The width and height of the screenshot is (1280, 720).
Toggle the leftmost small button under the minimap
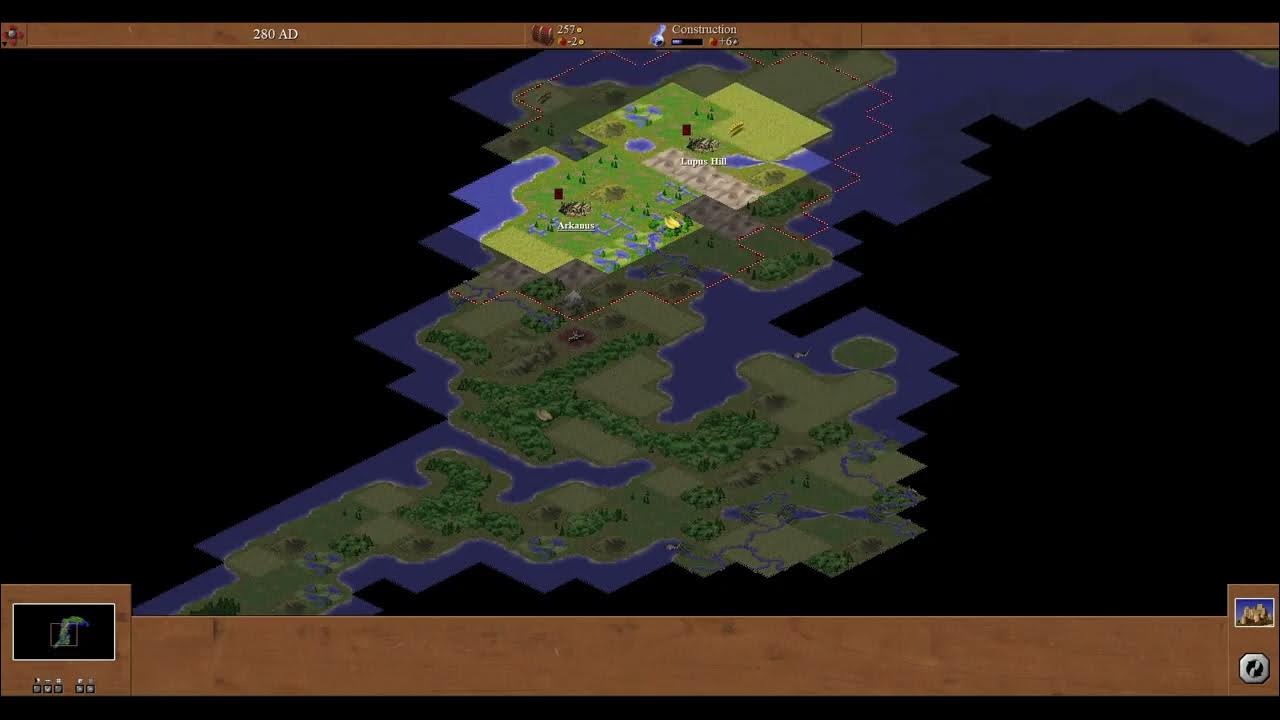[x=37, y=688]
